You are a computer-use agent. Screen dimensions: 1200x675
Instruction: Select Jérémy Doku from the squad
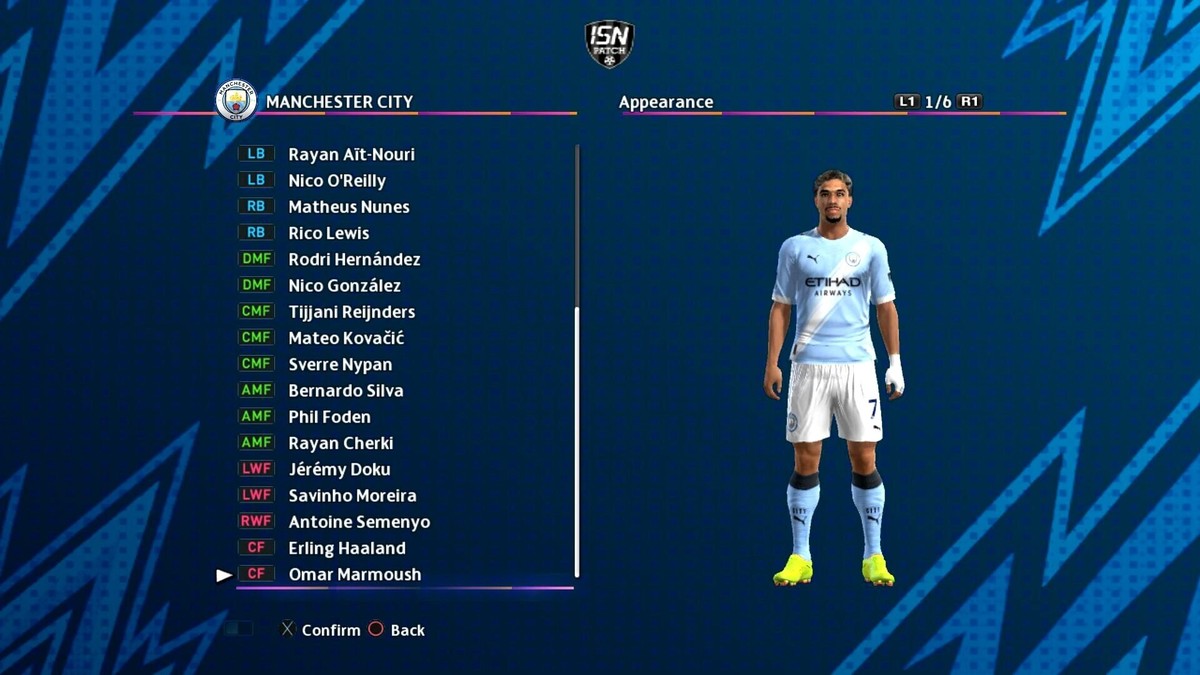click(x=339, y=469)
